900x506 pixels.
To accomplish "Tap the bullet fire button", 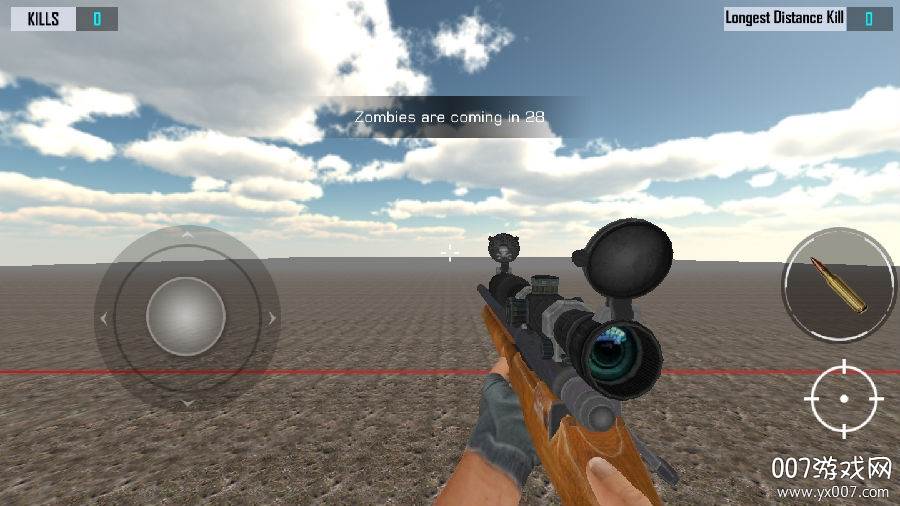I will 839,285.
